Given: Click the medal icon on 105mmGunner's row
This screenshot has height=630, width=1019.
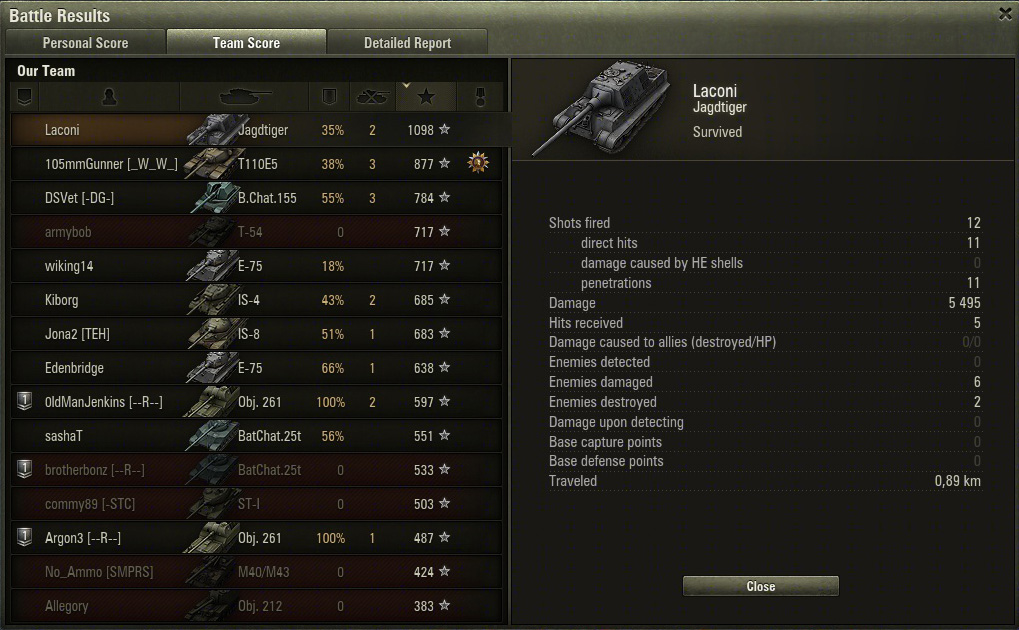Looking at the screenshot, I should click(479, 163).
